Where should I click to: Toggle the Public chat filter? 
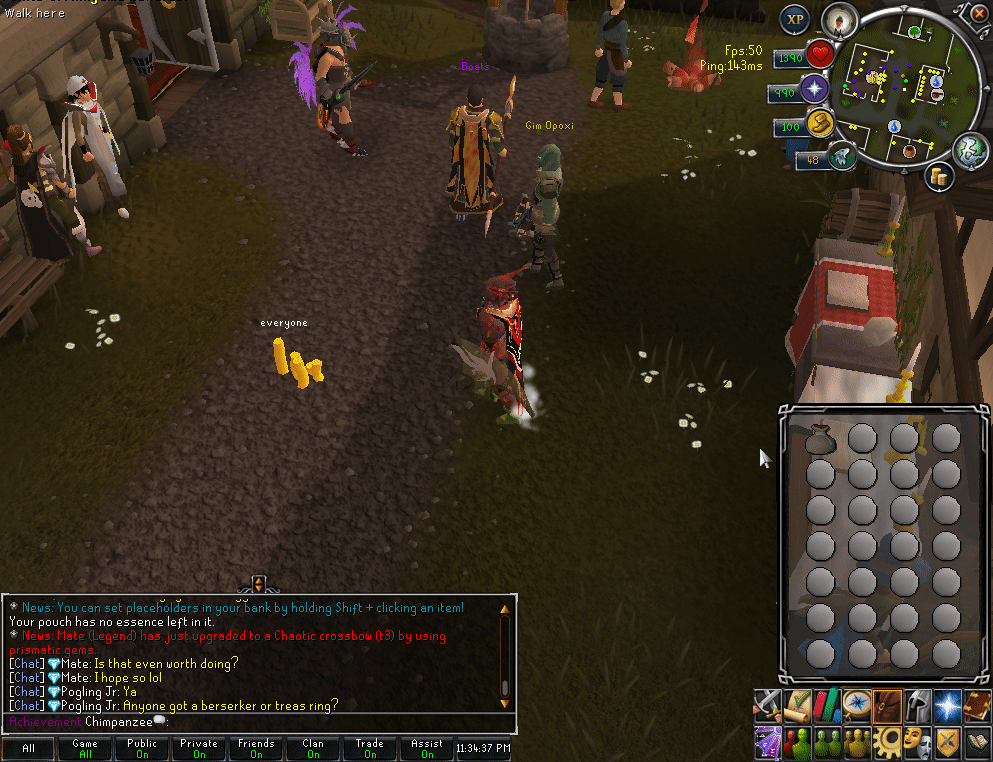142,748
